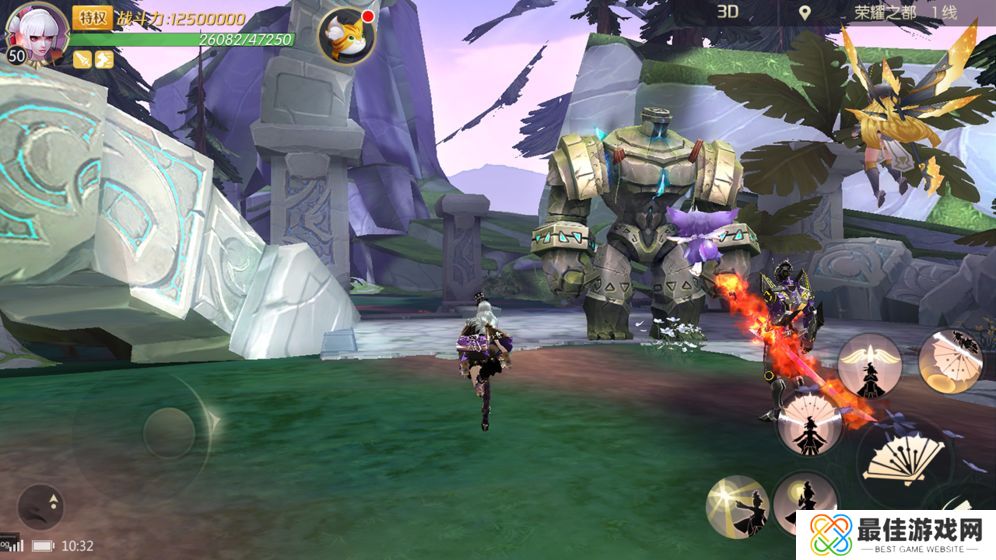
Task: Tap the 特权 privilege button
Action: [x=92, y=17]
